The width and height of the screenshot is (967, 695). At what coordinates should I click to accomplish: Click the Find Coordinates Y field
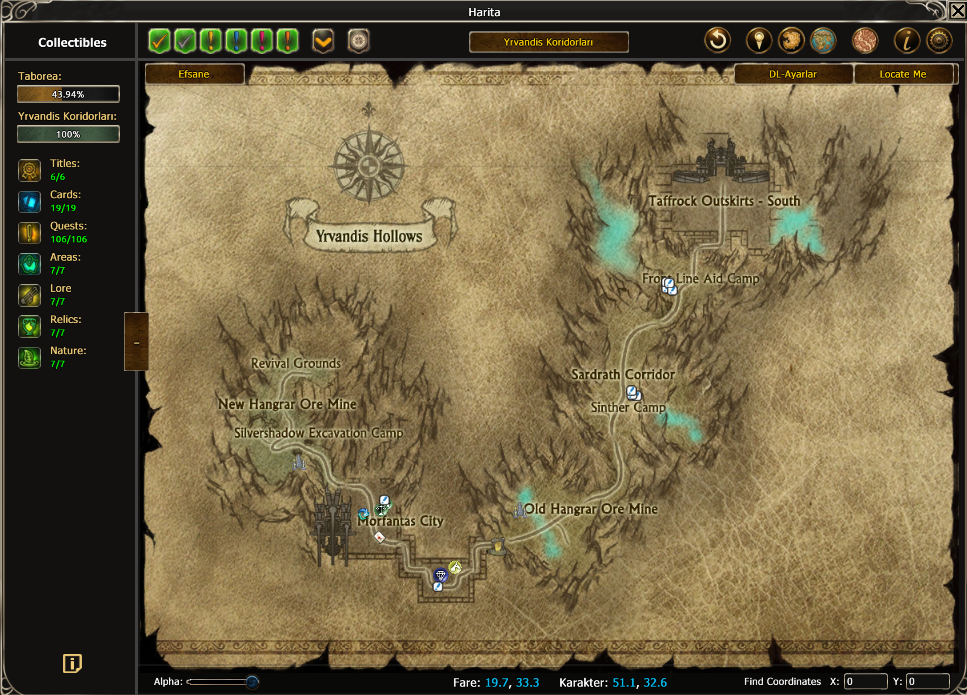pos(927,682)
